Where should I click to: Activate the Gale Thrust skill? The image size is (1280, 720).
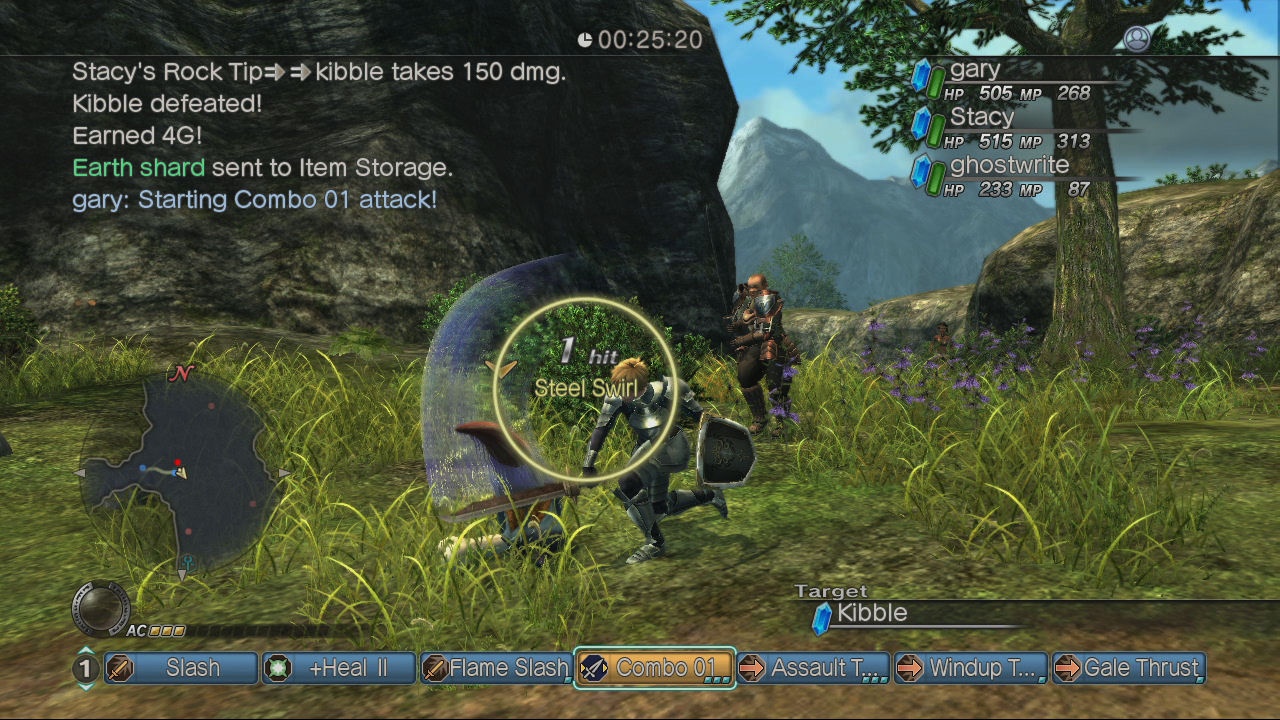(1129, 668)
